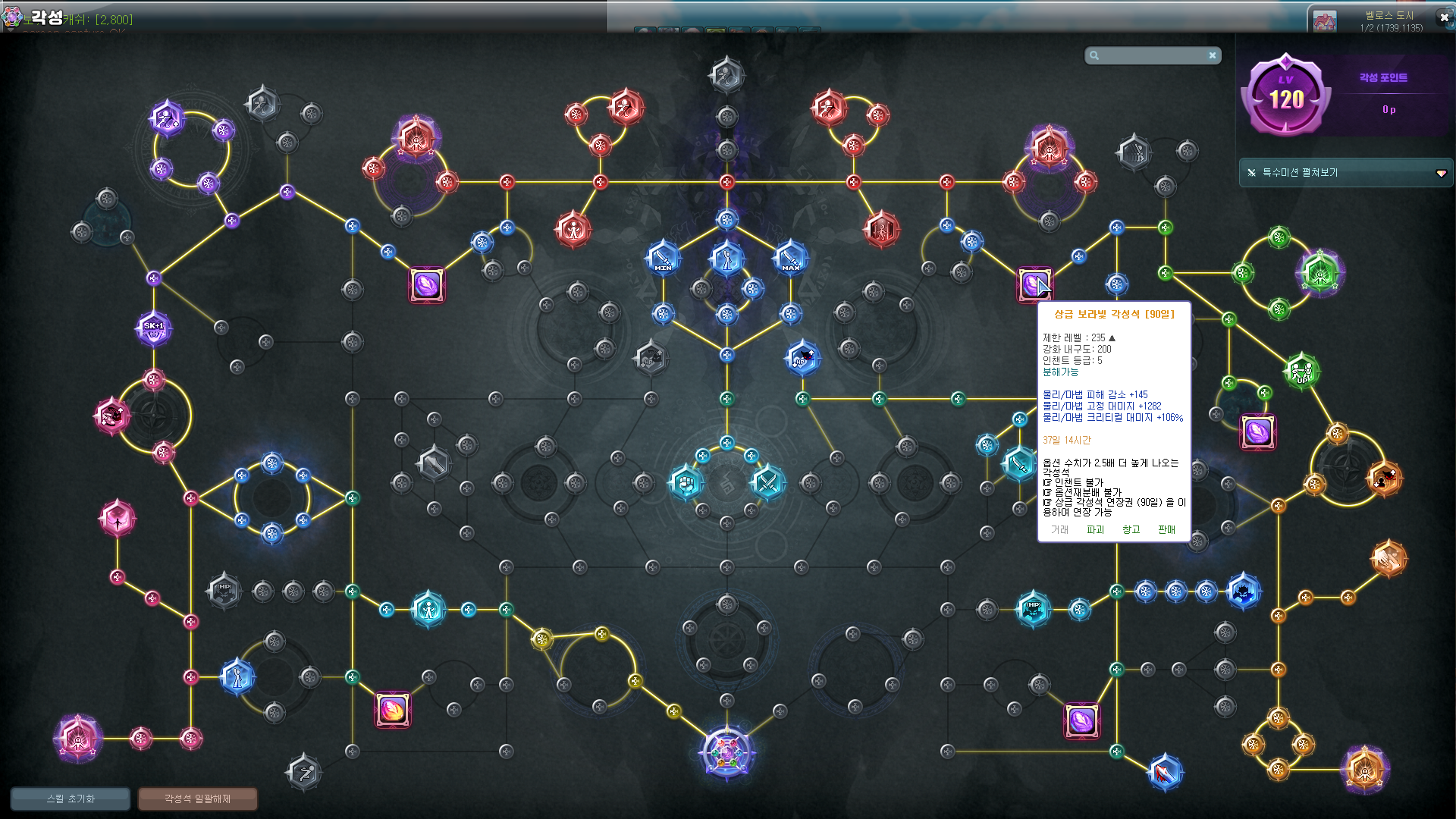Select the blue MAX sword node
The height and width of the screenshot is (819, 1456).
tap(790, 259)
